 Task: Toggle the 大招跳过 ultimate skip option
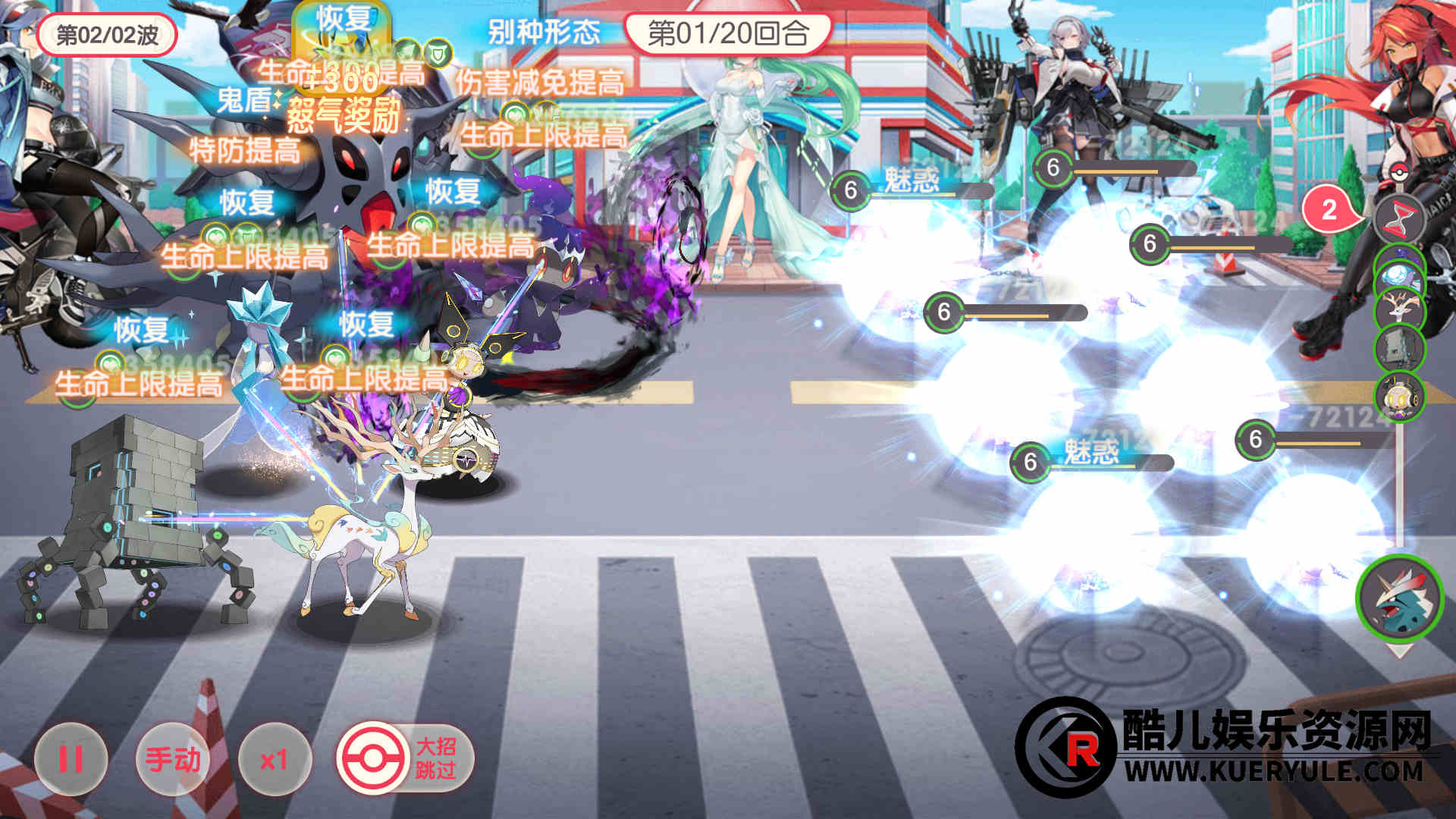click(x=406, y=758)
